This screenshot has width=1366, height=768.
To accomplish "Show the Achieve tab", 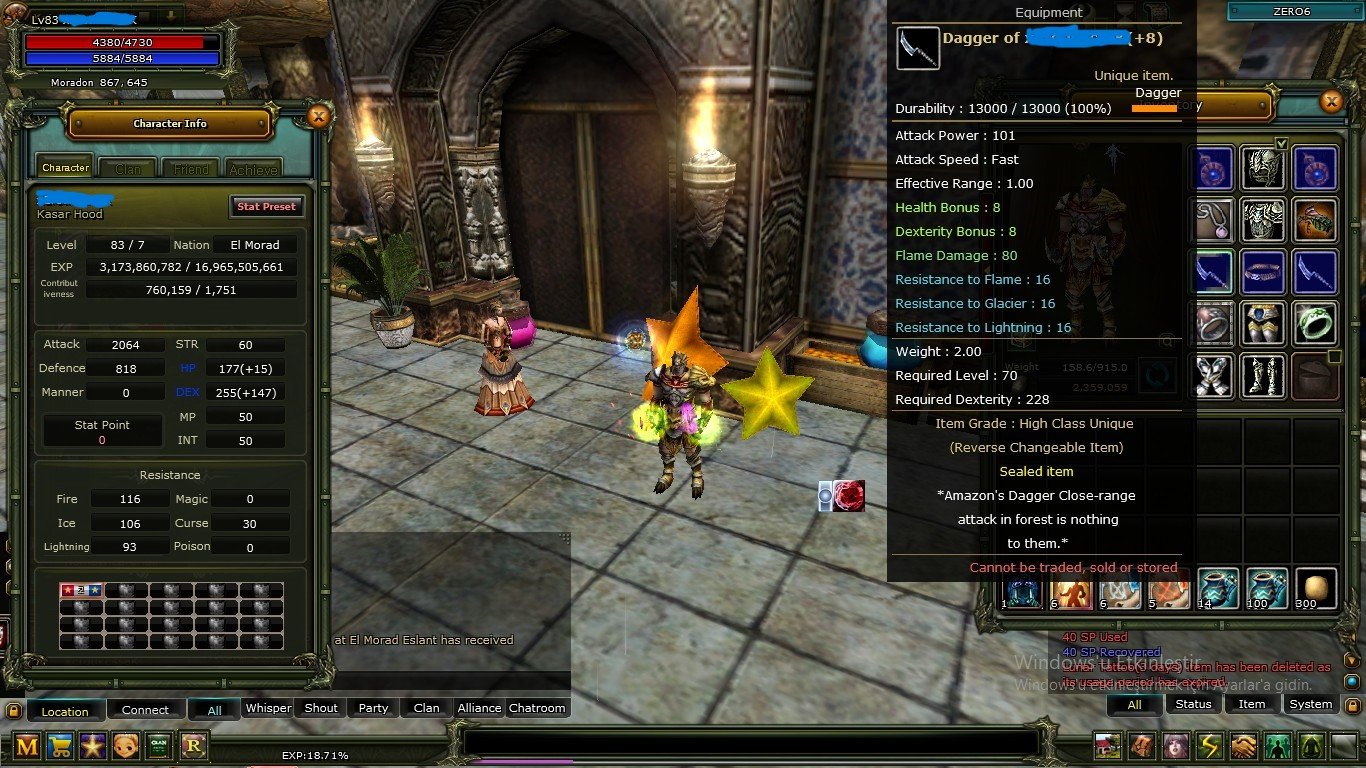I will pyautogui.click(x=253, y=169).
